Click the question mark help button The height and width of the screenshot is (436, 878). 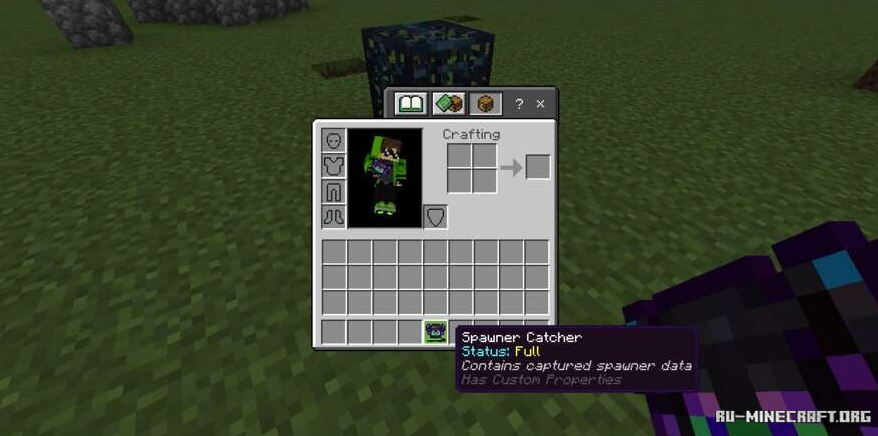519,103
